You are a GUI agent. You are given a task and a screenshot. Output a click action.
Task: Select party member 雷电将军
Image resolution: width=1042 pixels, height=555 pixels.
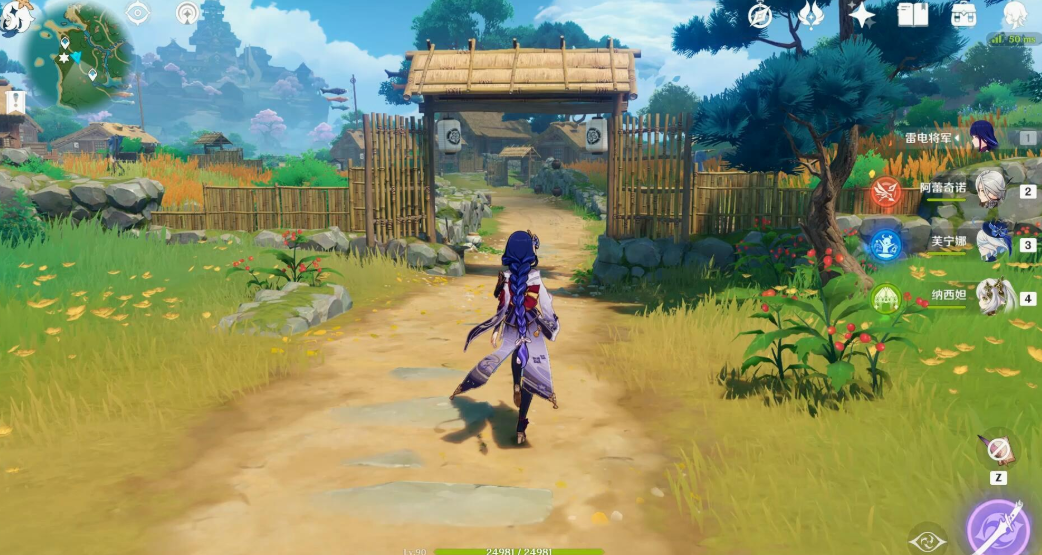pos(984,137)
